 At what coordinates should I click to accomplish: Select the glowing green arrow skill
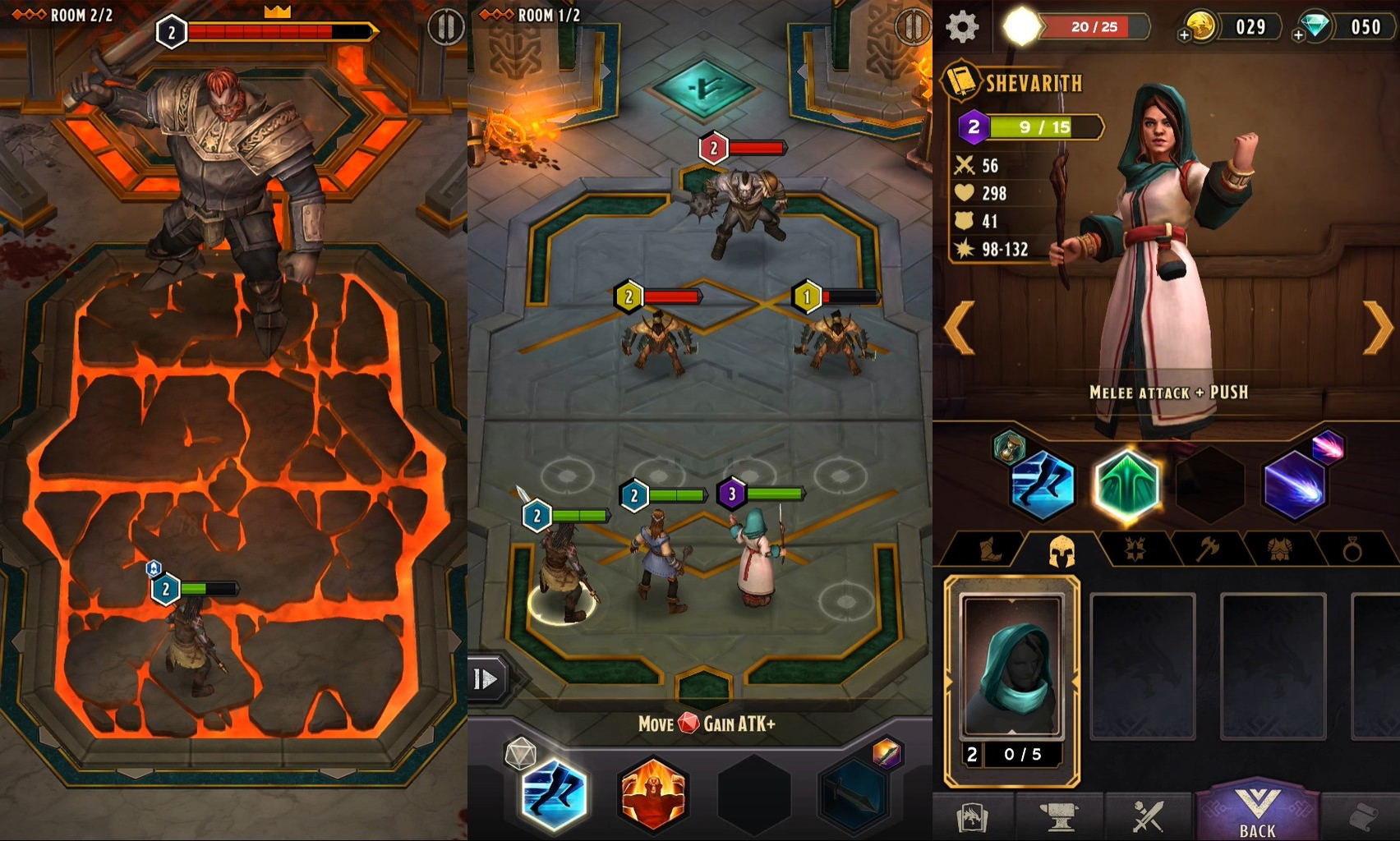click(1127, 485)
